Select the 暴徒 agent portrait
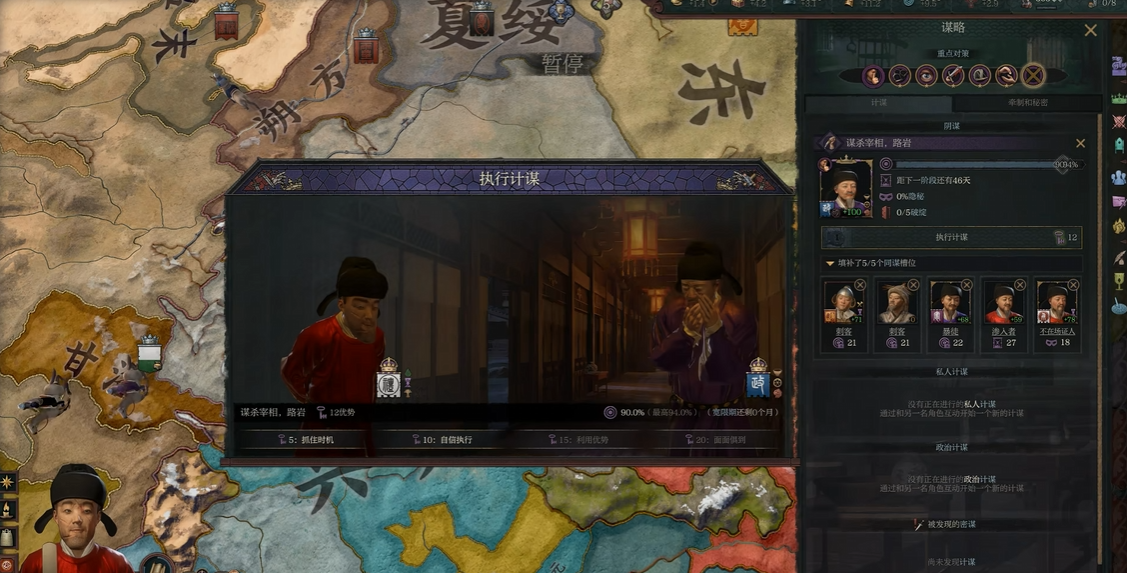 coord(950,301)
